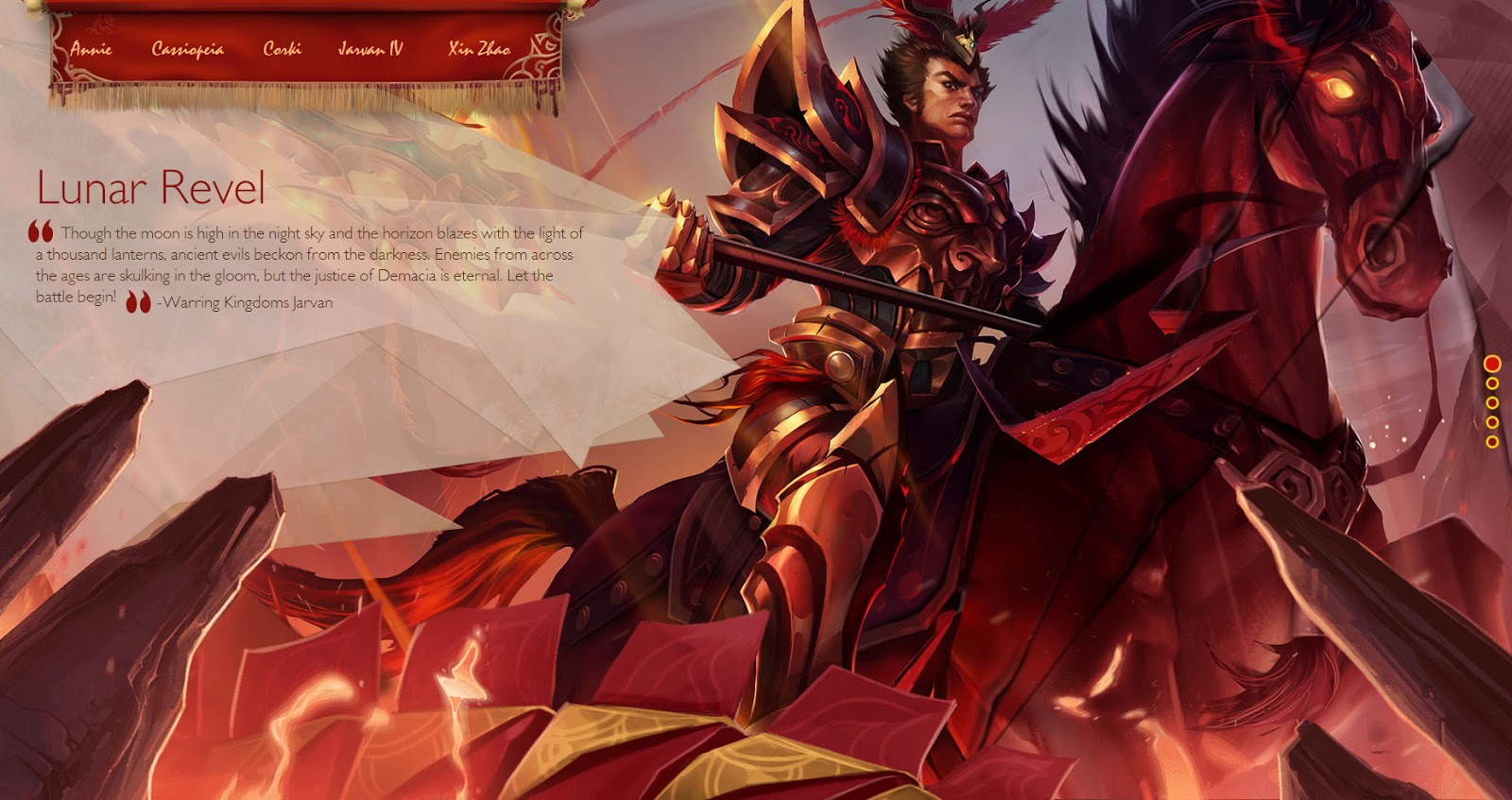
Task: Click the right scroll rod finial
Action: click(576, 8)
